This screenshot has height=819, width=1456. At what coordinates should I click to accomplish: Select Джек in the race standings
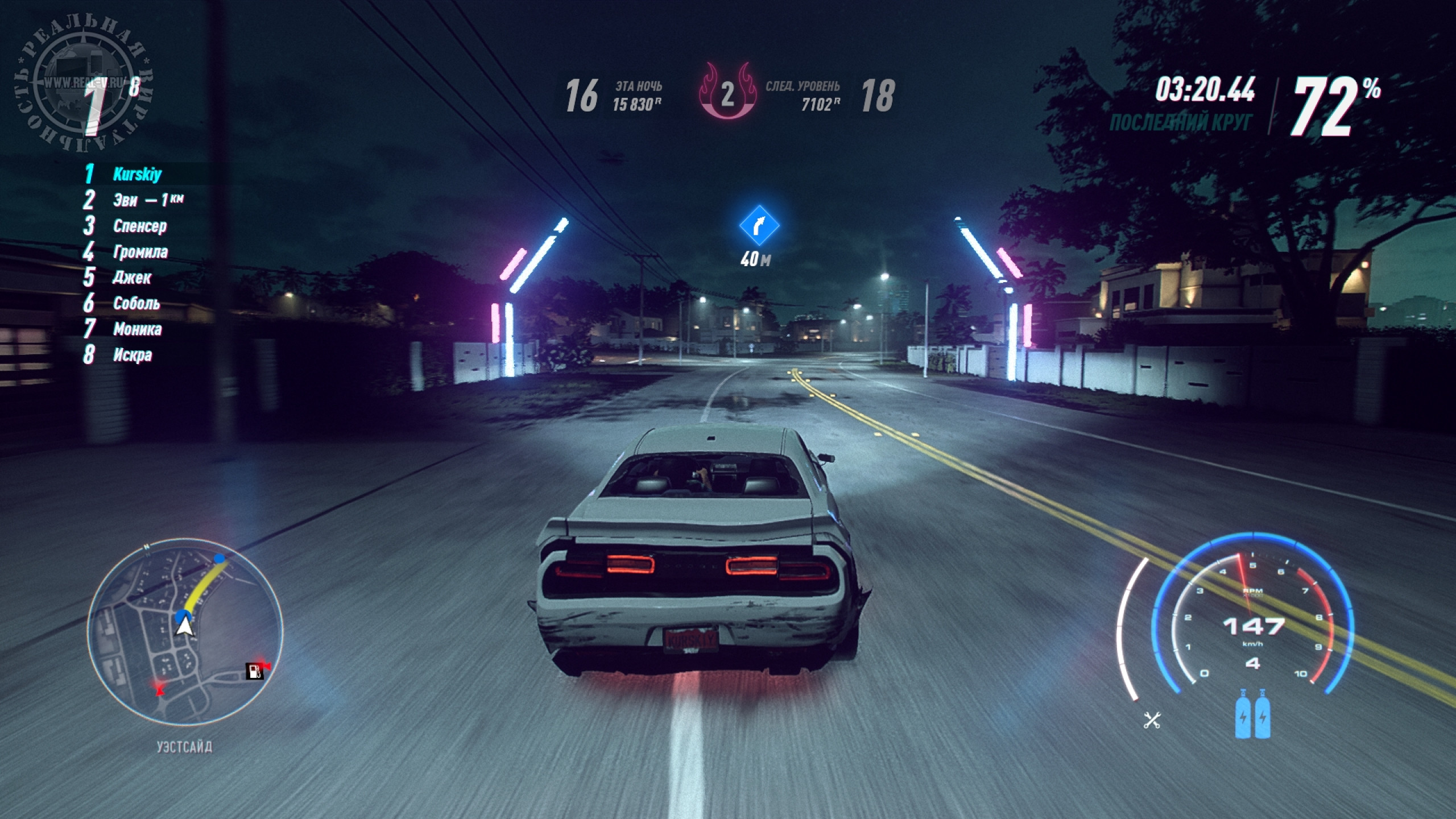tap(132, 278)
